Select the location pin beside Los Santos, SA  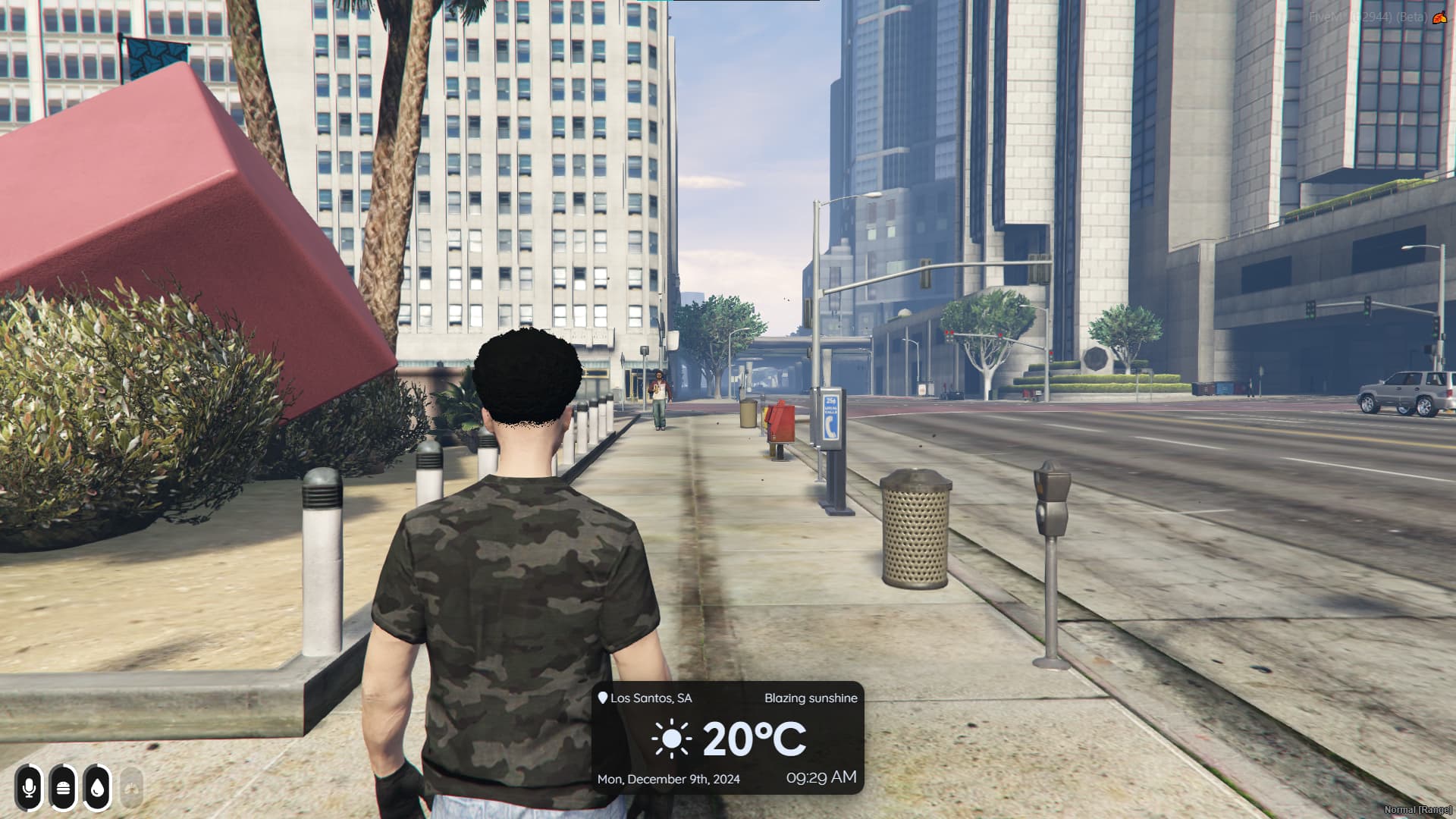click(x=602, y=698)
